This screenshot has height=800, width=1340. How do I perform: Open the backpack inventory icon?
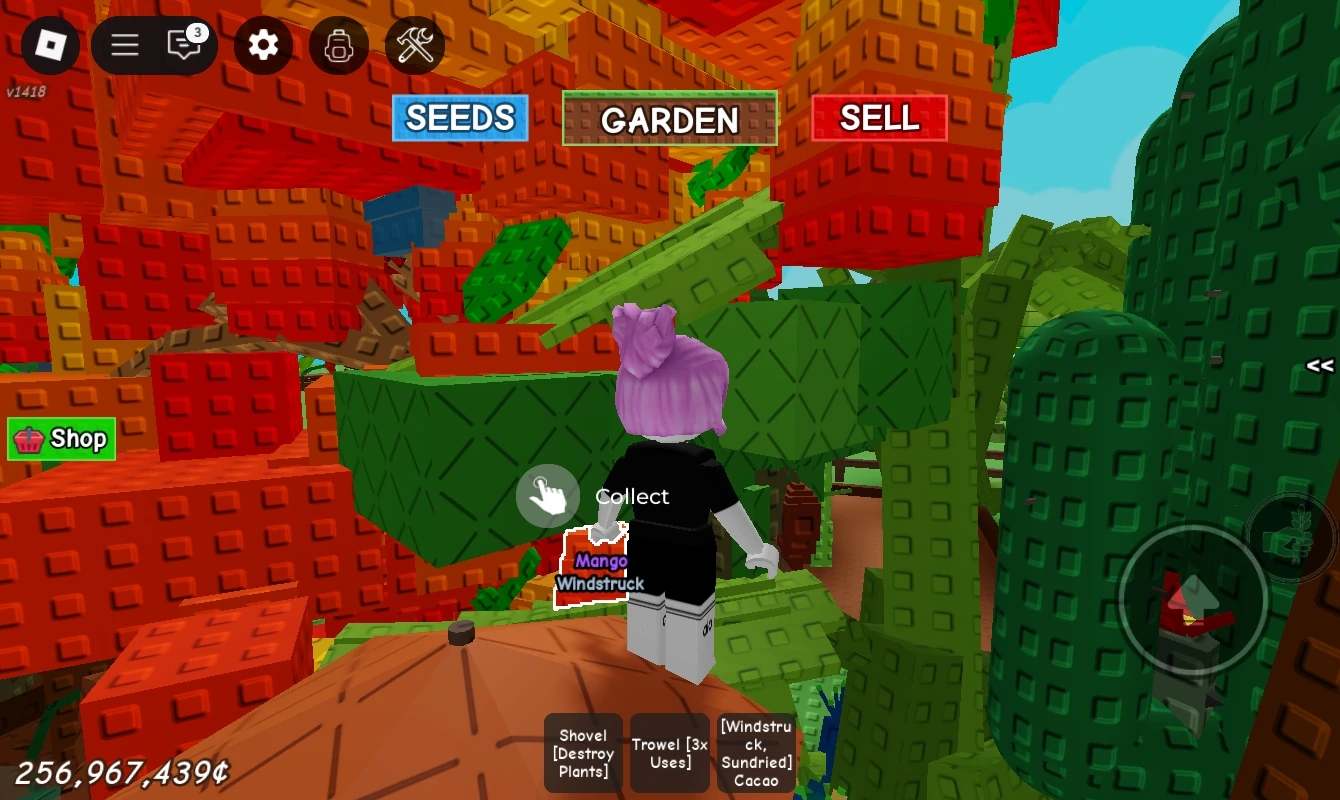pyautogui.click(x=339, y=46)
